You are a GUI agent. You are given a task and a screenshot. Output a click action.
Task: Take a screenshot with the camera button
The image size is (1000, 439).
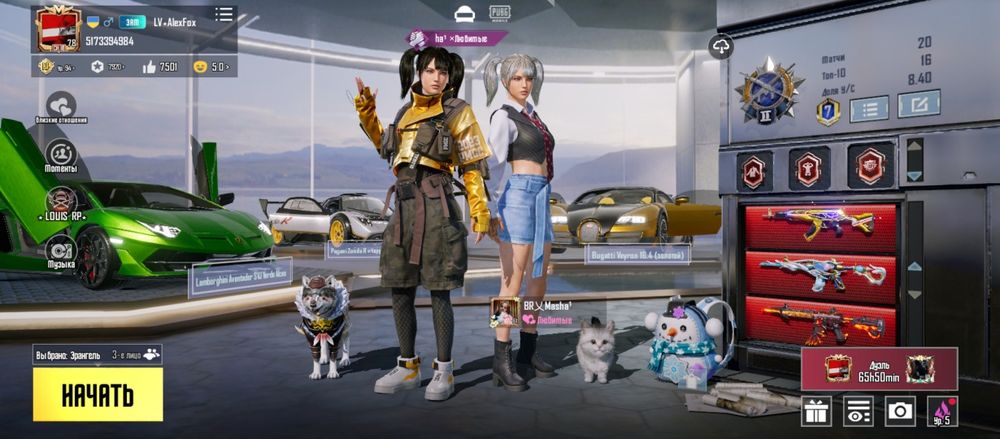pyautogui.click(x=900, y=411)
